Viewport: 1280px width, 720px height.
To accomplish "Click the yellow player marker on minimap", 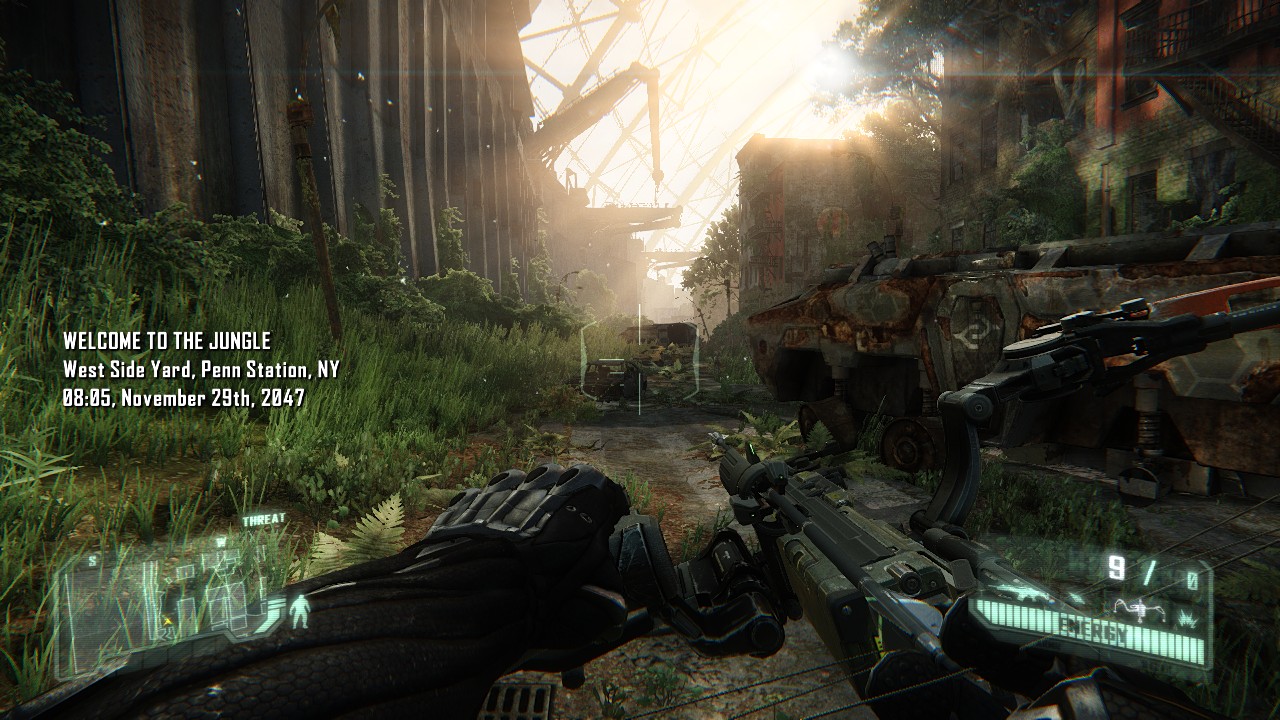I will coord(166,621).
